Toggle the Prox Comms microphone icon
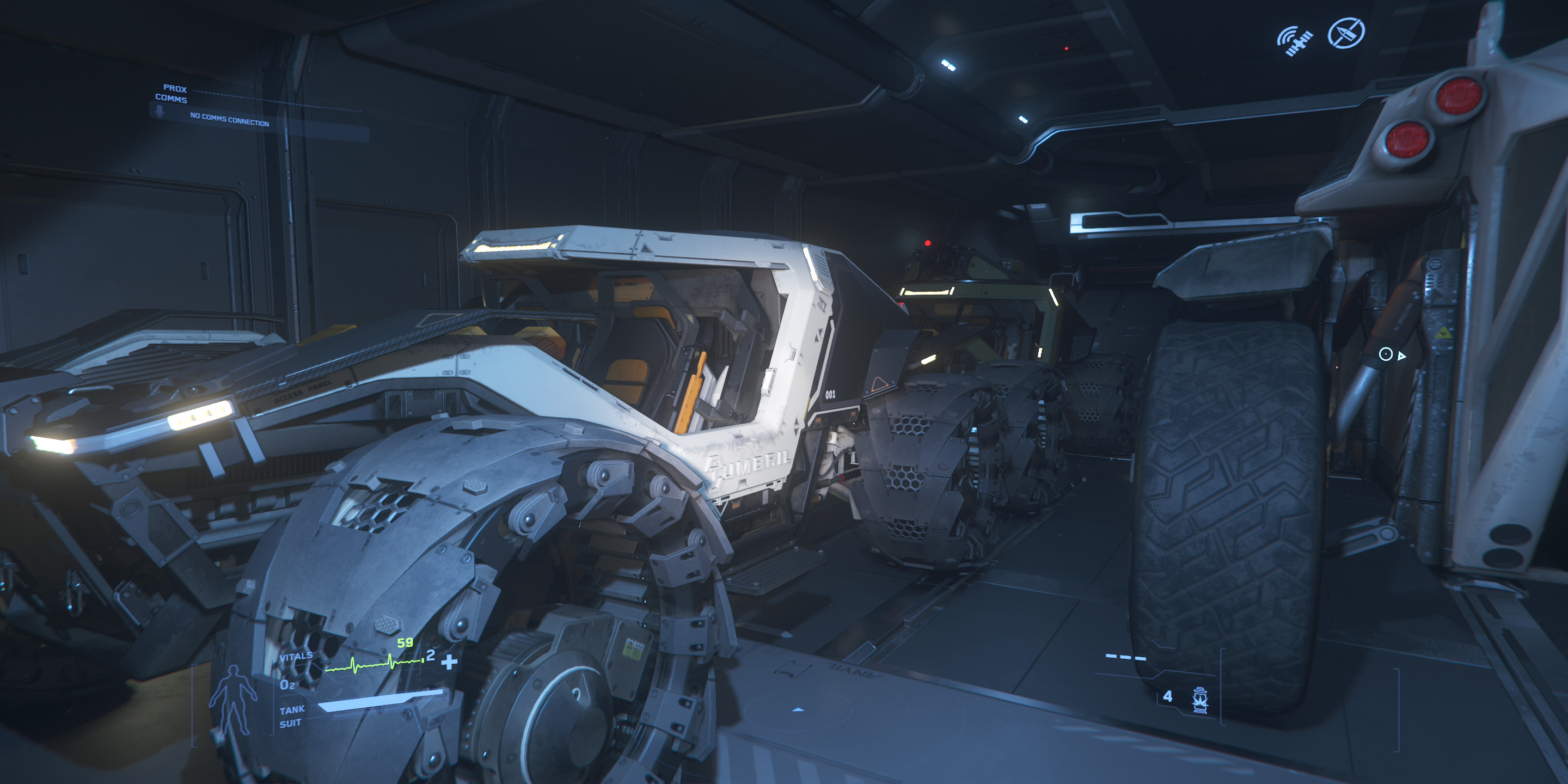1568x784 pixels. [x=160, y=111]
